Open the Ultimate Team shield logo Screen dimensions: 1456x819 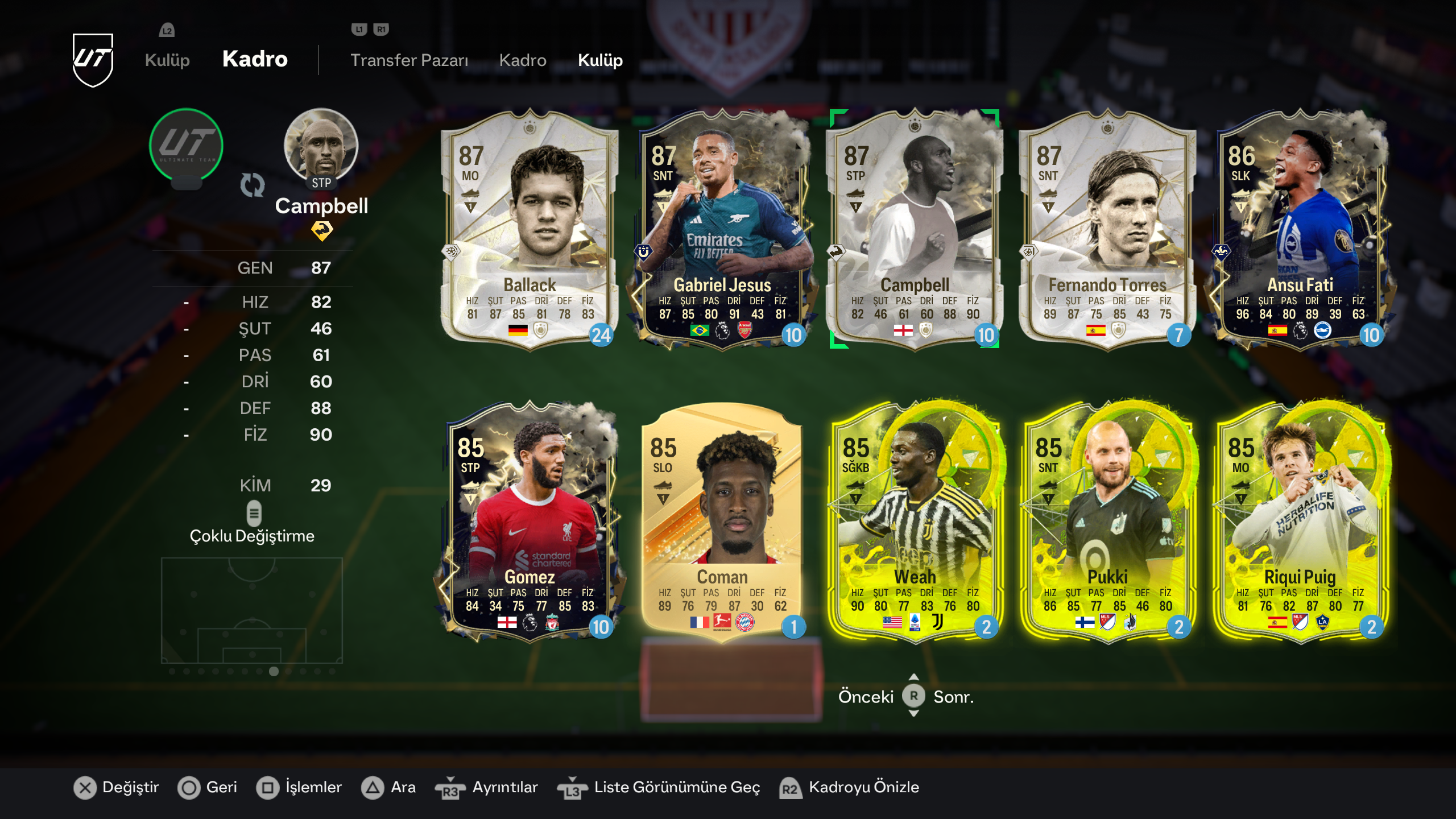pyautogui.click(x=93, y=60)
